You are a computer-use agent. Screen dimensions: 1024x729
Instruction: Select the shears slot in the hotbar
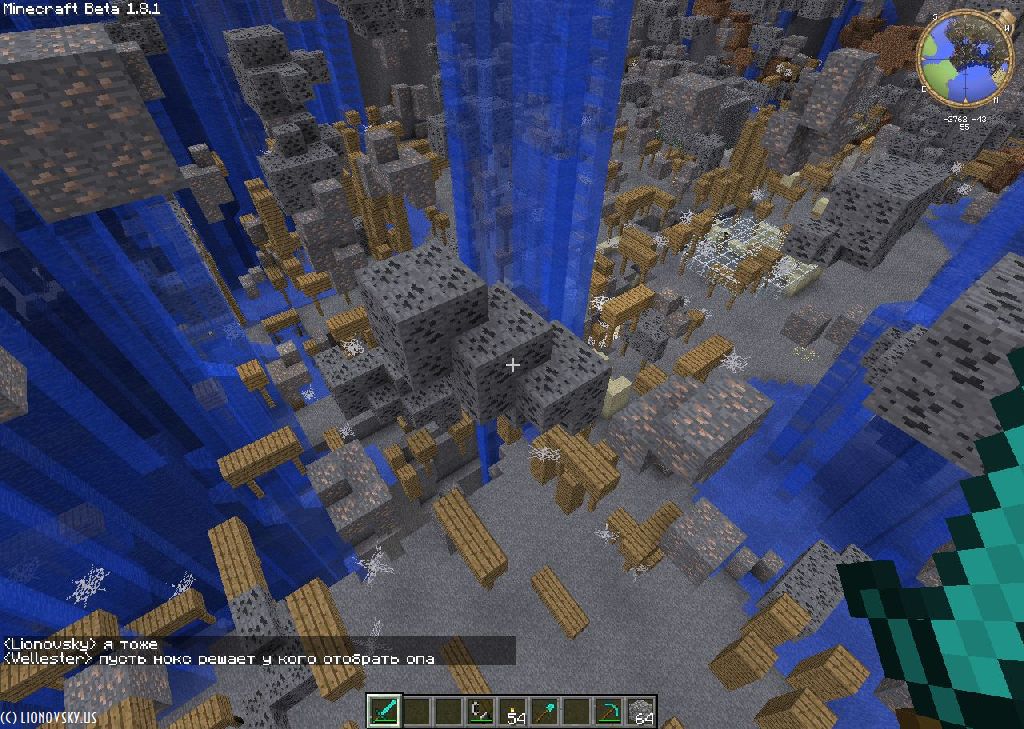(480, 712)
